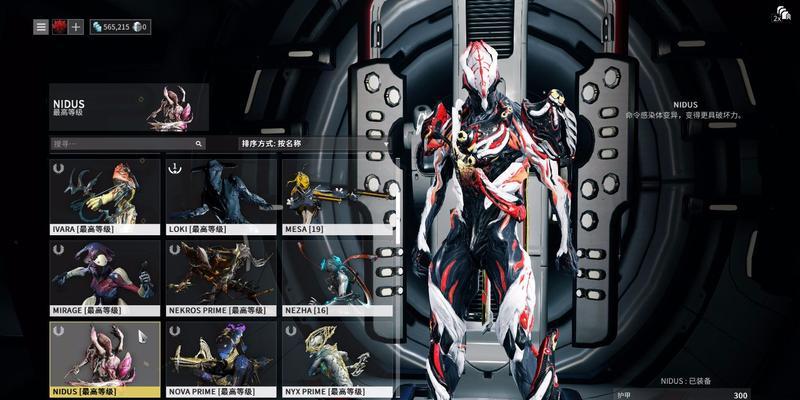800x400 pixels.
Task: Choose the Loki warframe tile
Action: pyautogui.click(x=221, y=196)
